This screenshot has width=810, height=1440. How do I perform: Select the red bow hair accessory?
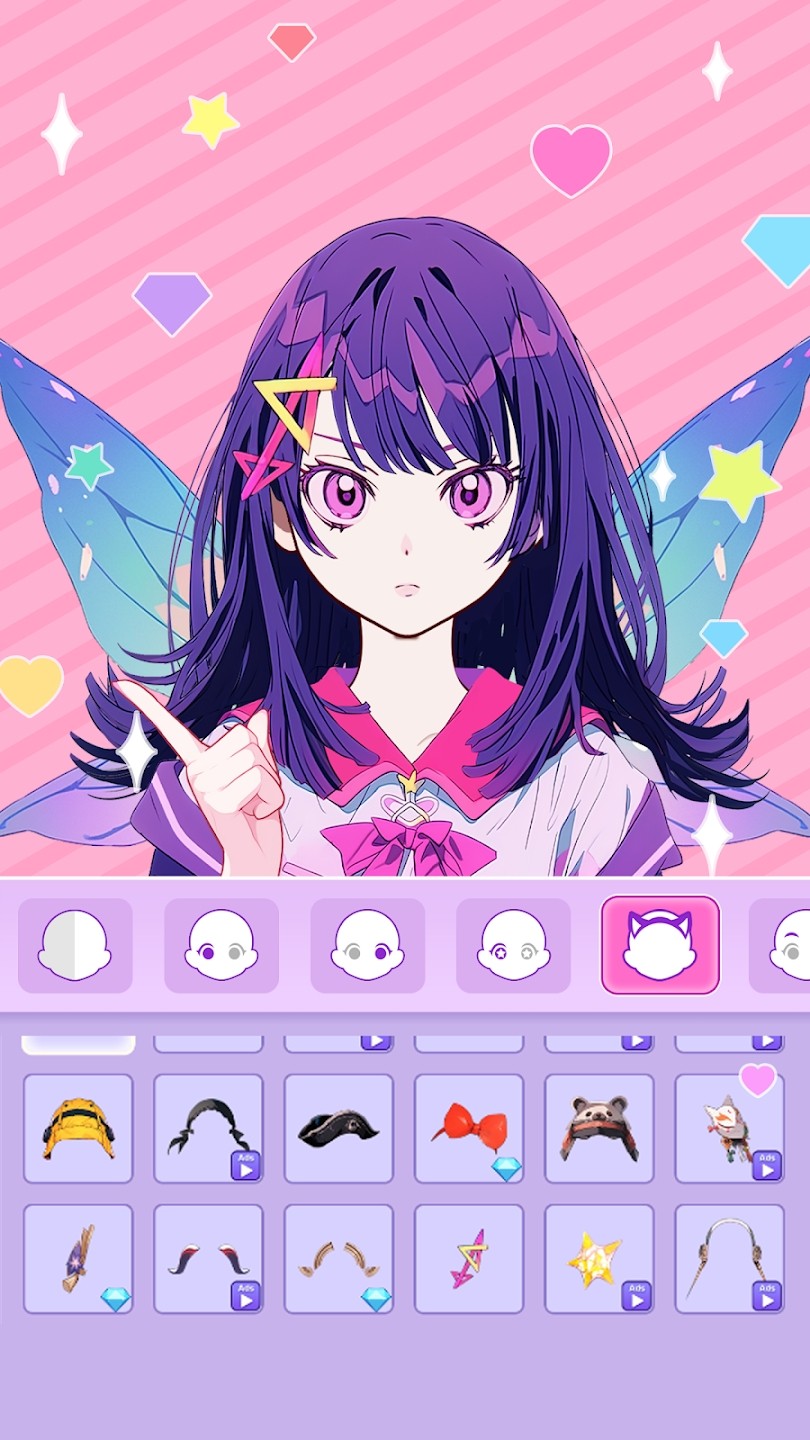469,1128
